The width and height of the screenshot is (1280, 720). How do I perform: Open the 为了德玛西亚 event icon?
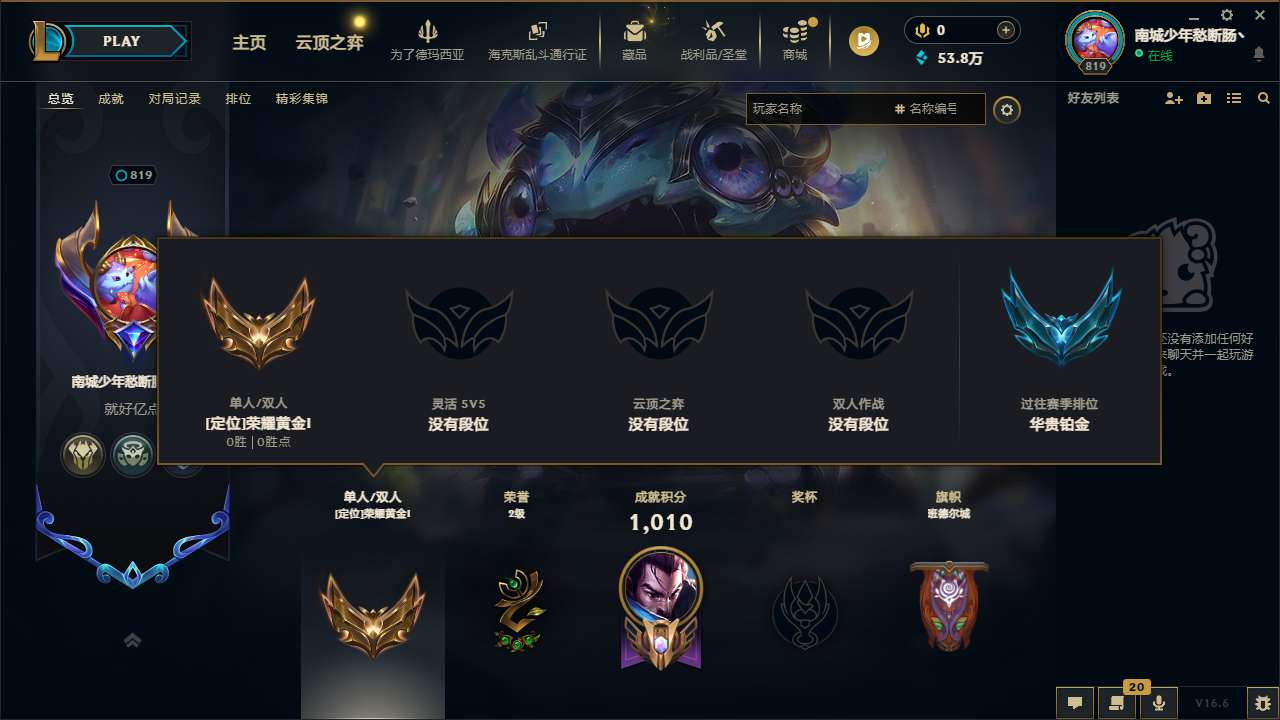coord(428,40)
